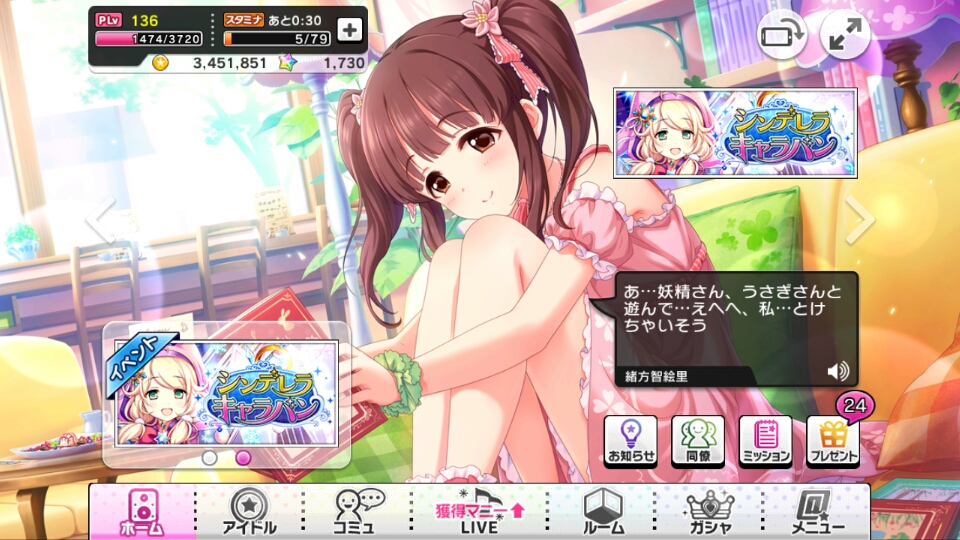Open the お知らせ notices button
The width and height of the screenshot is (960, 540).
630,442
